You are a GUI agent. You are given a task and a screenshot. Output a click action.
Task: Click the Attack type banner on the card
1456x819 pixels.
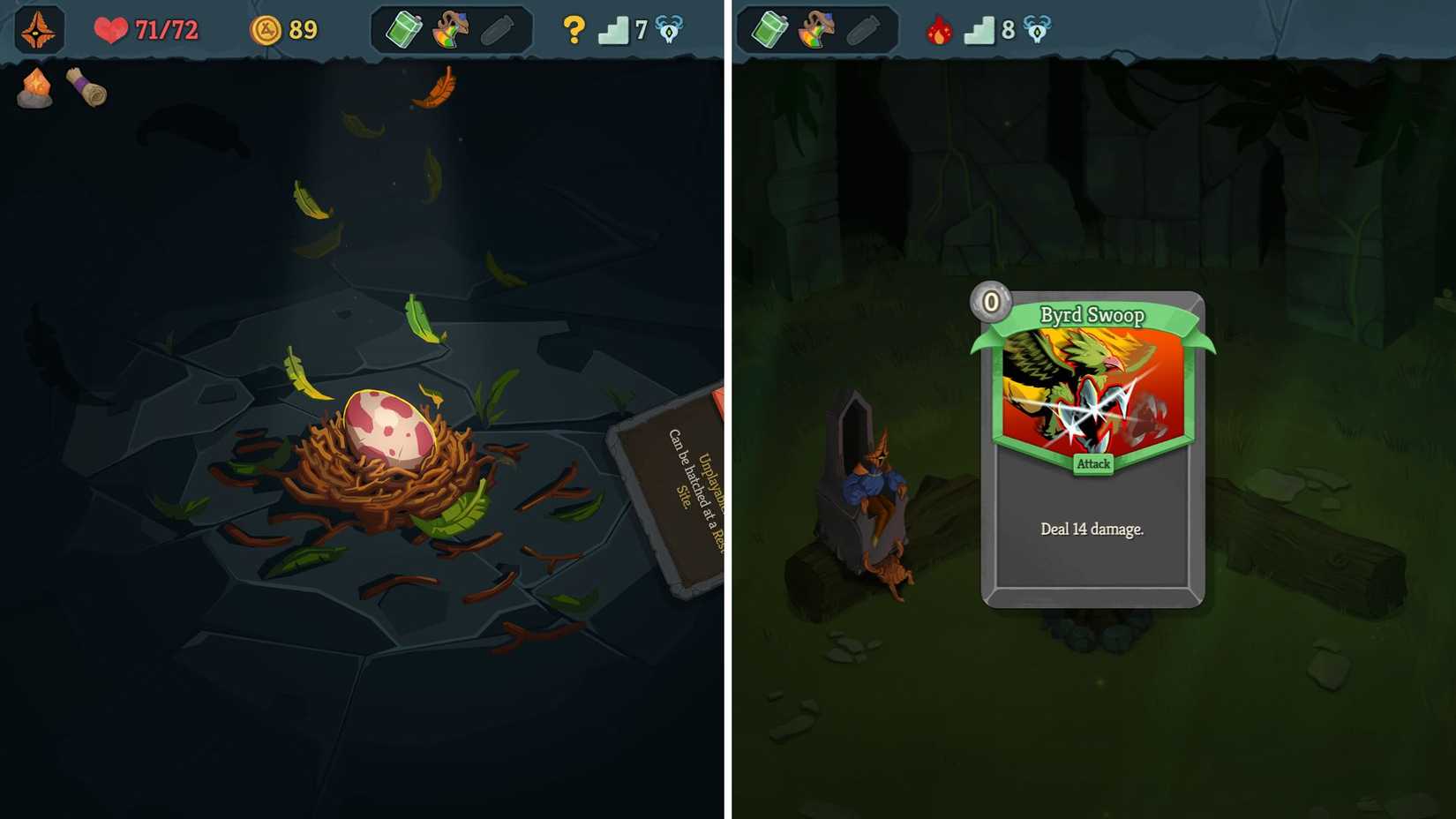(1092, 465)
